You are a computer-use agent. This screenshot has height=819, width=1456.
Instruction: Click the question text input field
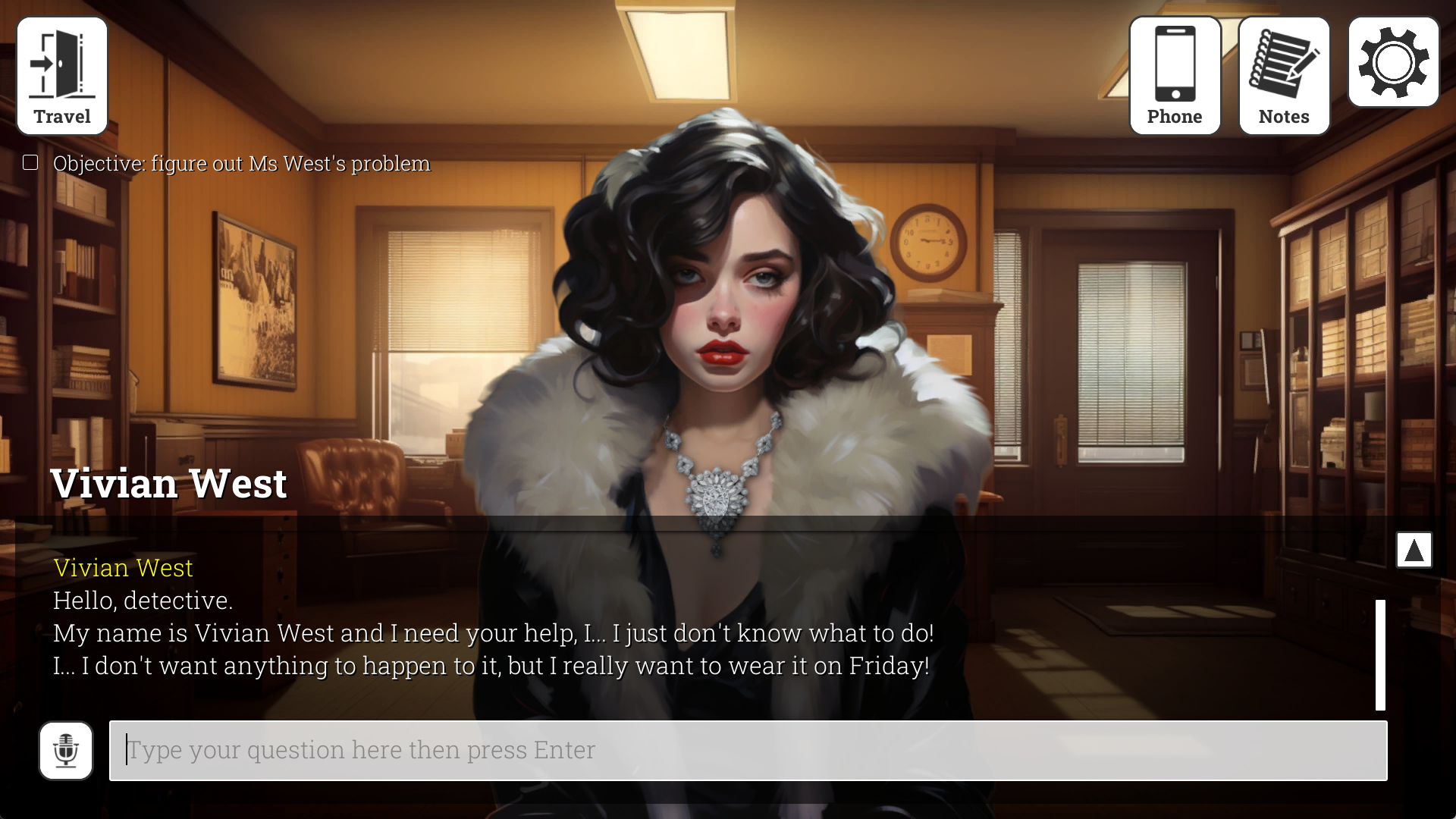coord(748,750)
